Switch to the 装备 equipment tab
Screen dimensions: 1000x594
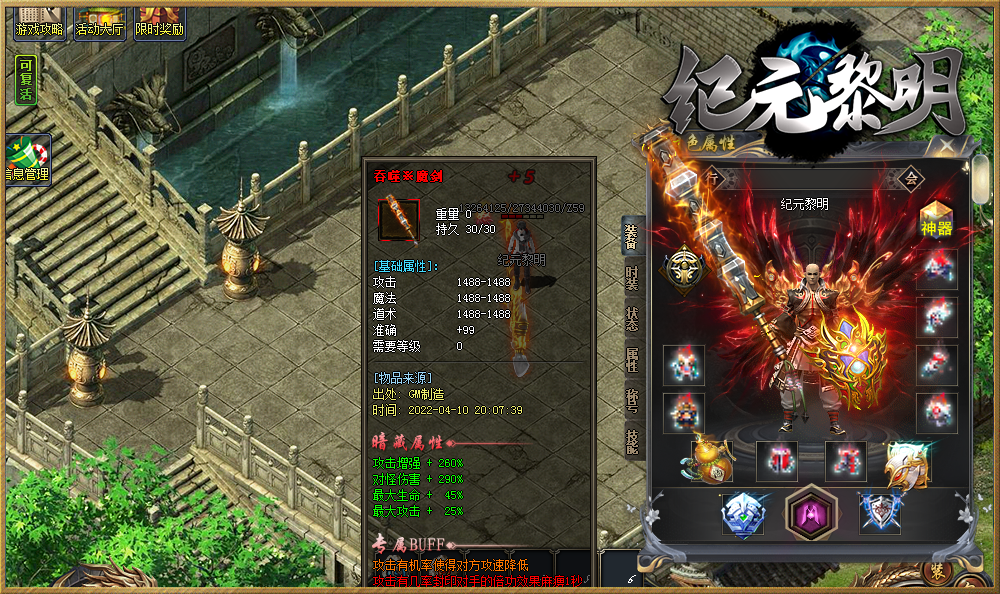coord(632,237)
